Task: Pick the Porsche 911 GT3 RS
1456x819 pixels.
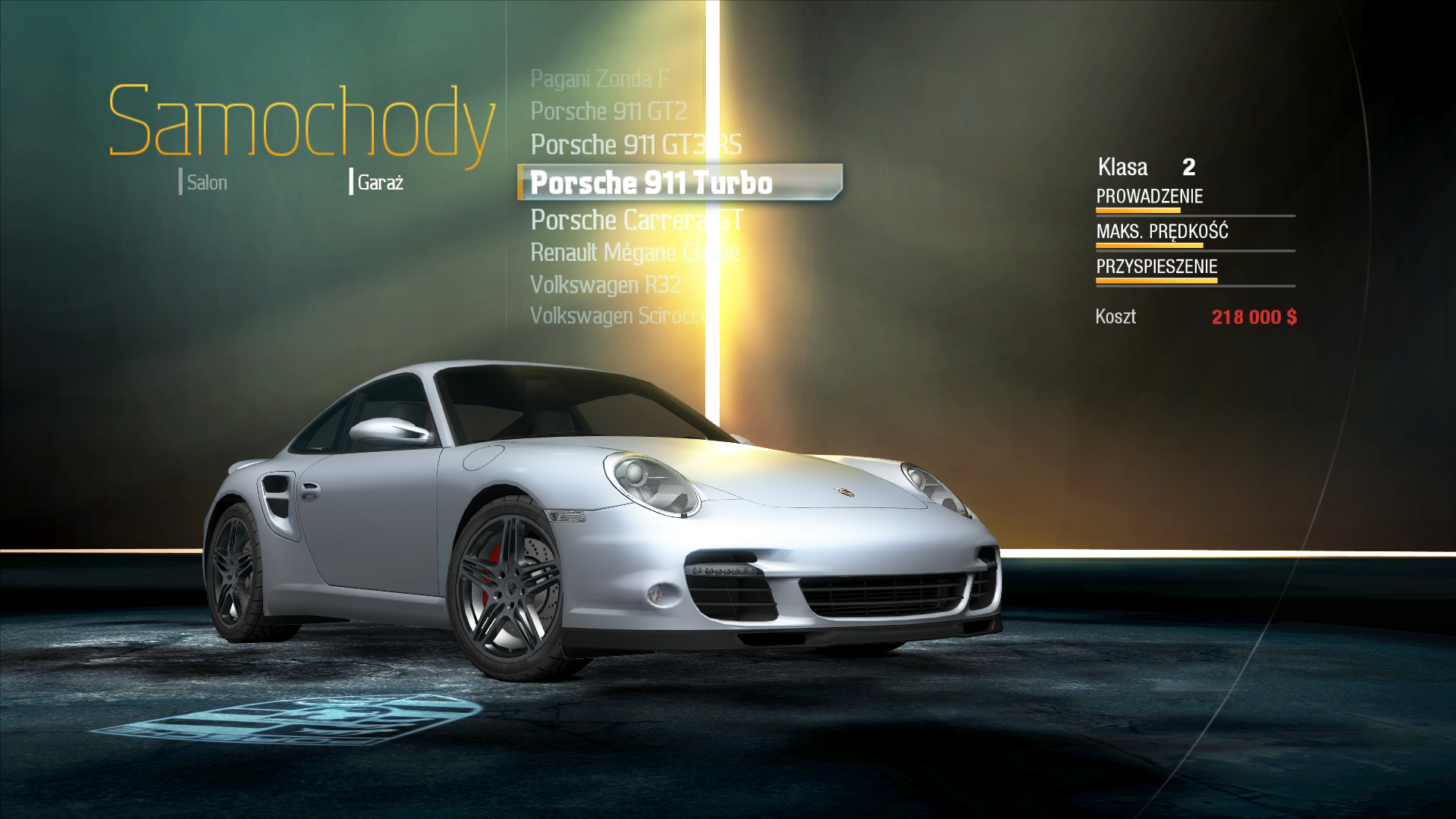Action: coord(635,145)
